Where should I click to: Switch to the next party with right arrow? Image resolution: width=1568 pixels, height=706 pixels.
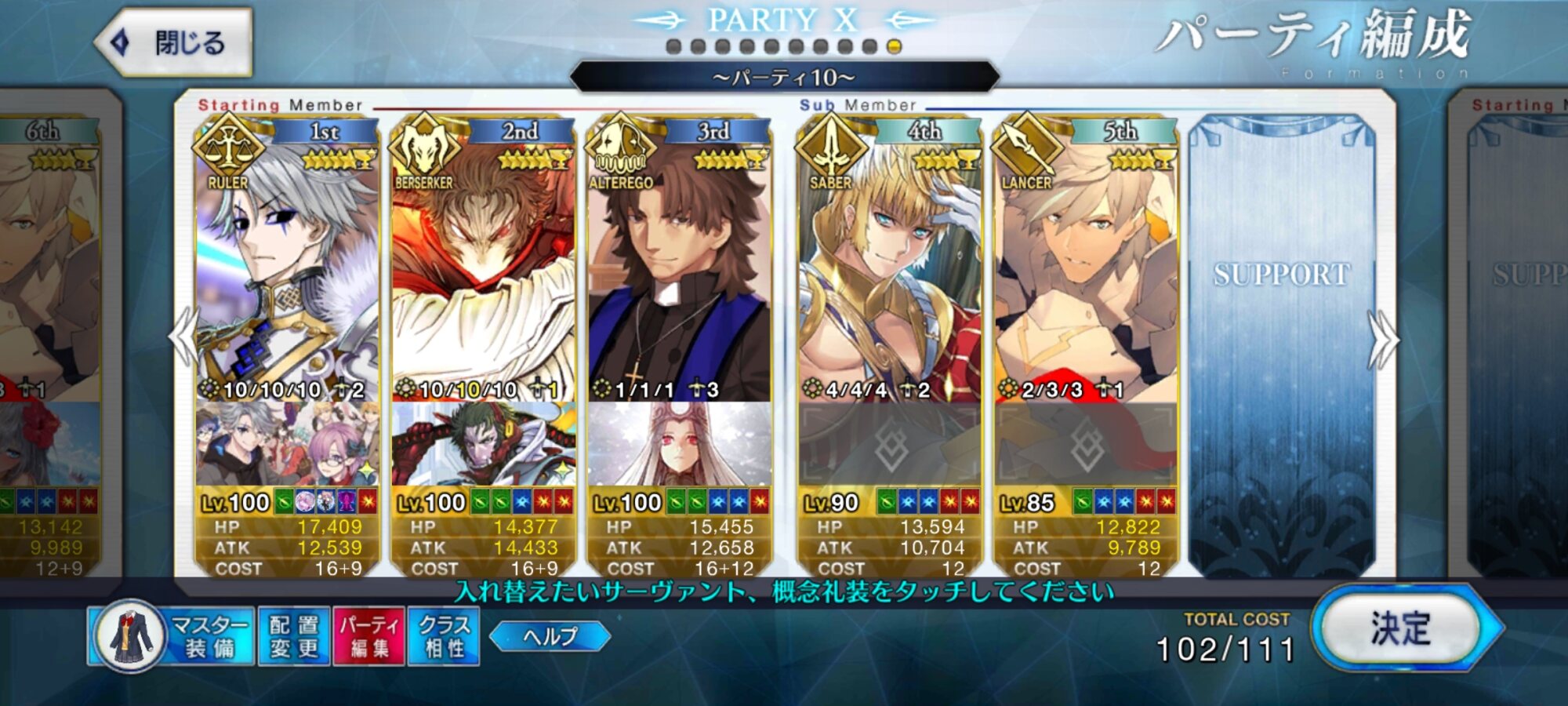click(1384, 339)
